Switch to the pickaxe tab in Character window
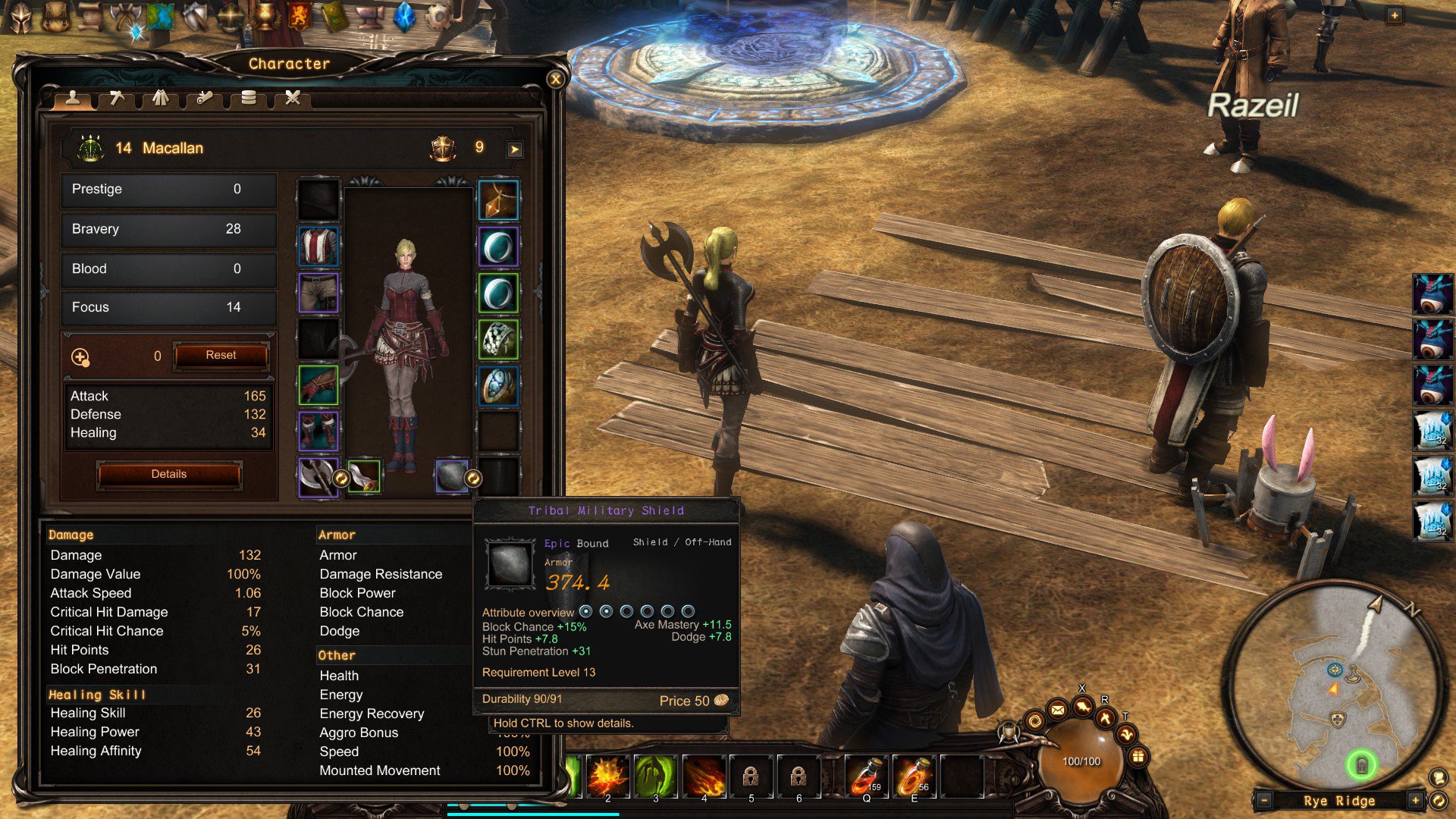 click(x=117, y=98)
